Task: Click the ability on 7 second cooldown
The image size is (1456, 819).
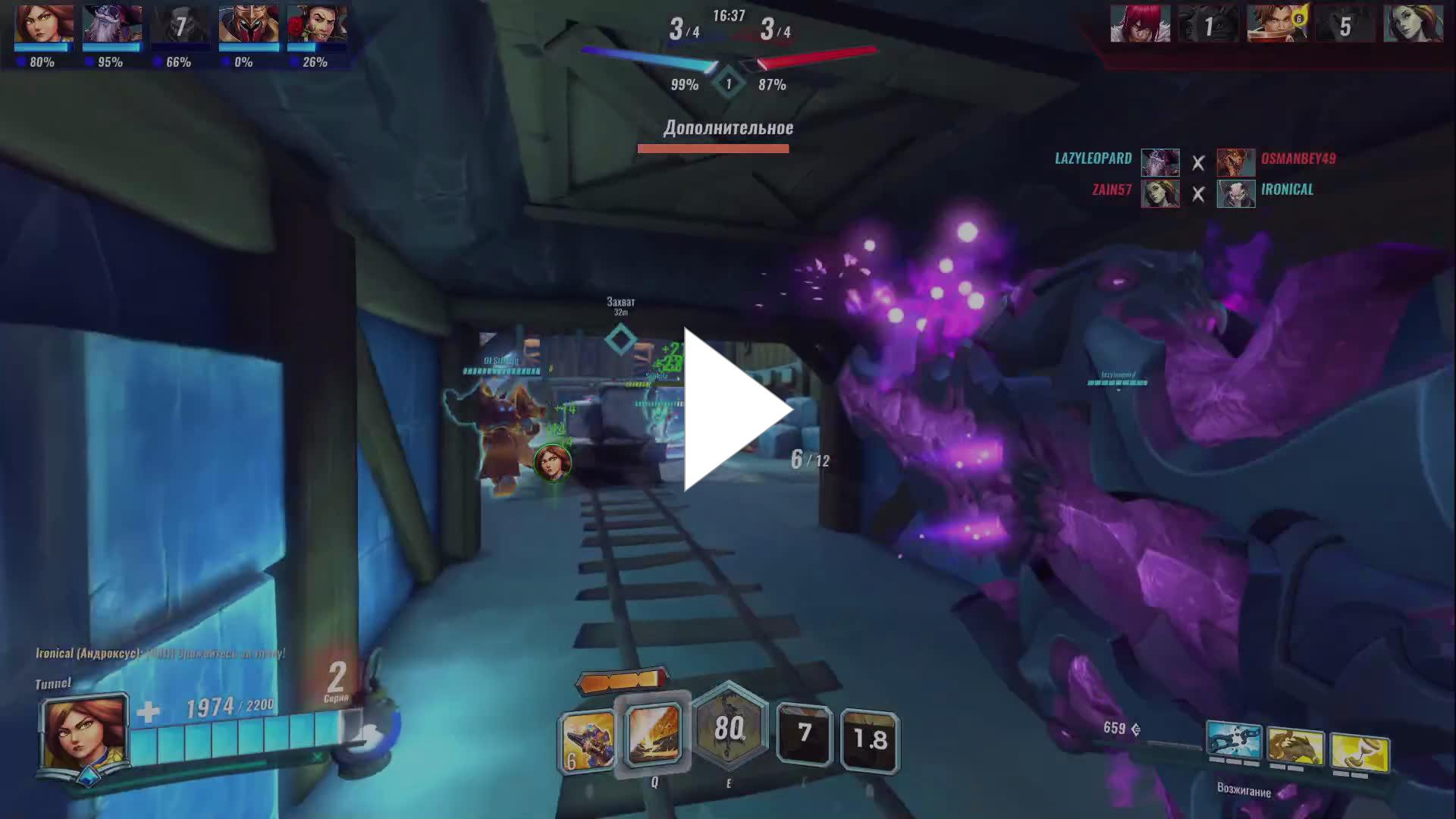Action: (x=804, y=734)
